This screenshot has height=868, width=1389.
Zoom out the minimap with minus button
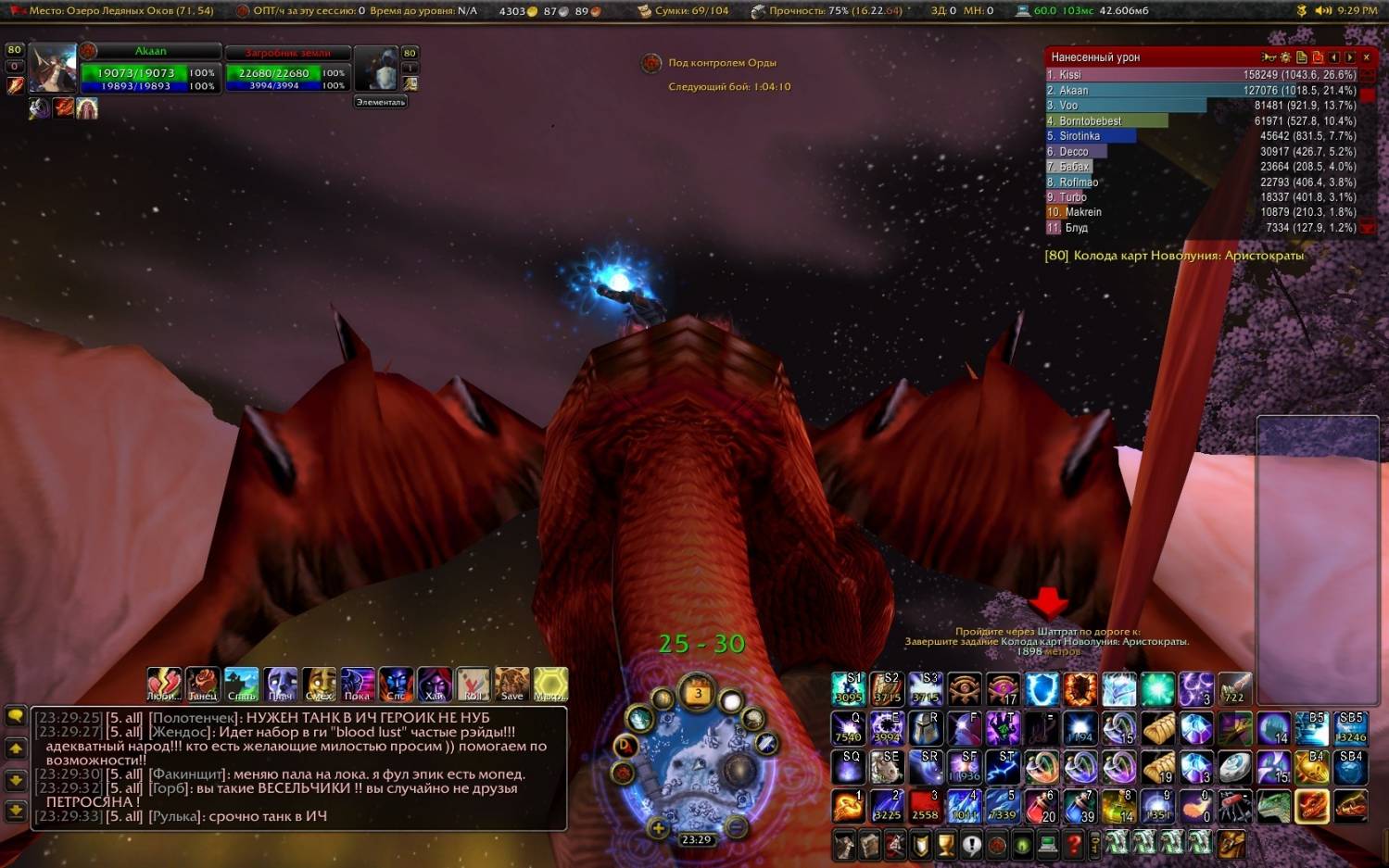tap(736, 826)
